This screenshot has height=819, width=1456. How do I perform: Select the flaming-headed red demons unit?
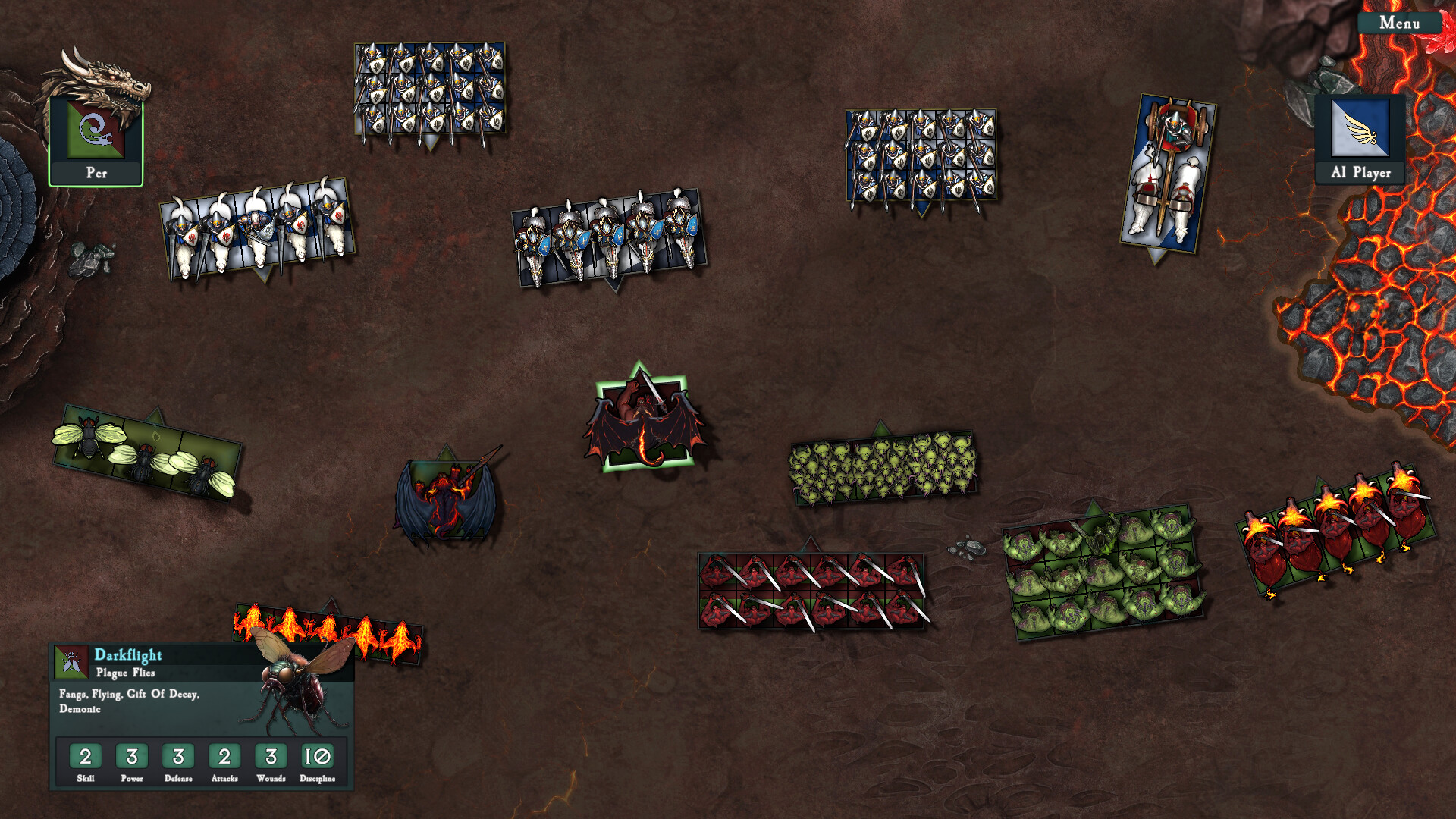(x=1336, y=527)
